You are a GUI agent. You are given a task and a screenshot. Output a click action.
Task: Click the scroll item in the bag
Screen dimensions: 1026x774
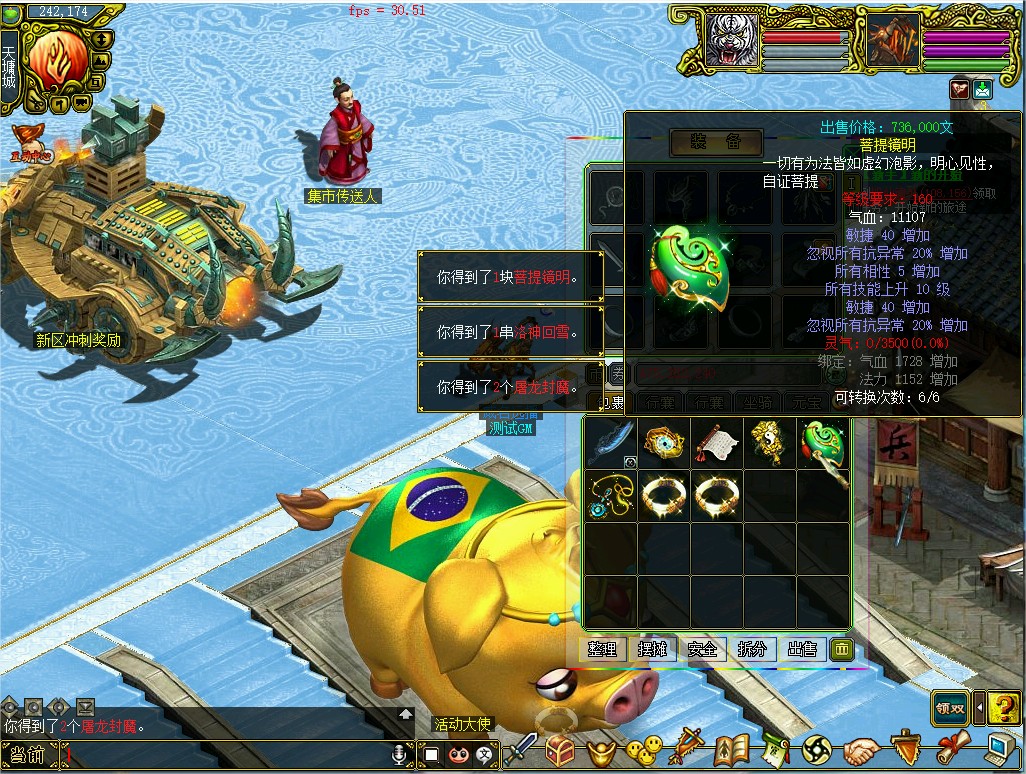pos(715,442)
